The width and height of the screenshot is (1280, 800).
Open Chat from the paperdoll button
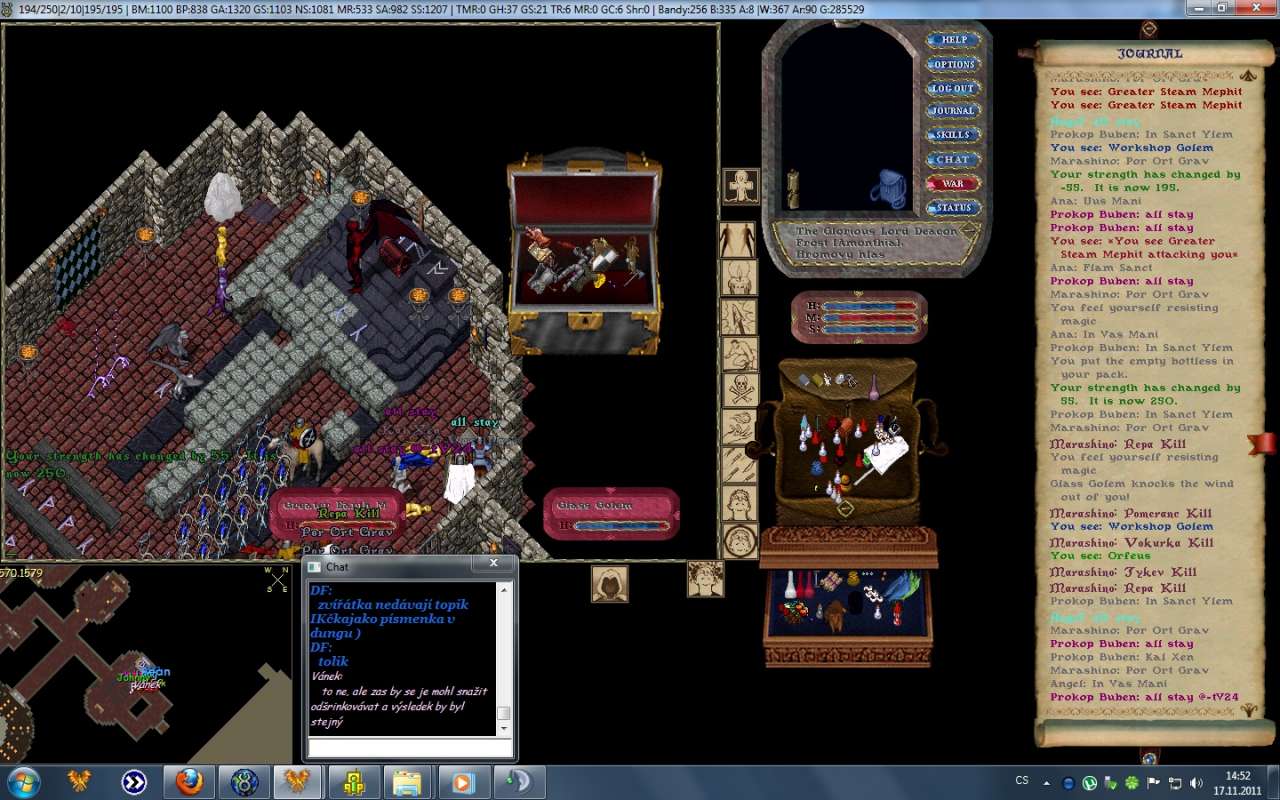(953, 159)
